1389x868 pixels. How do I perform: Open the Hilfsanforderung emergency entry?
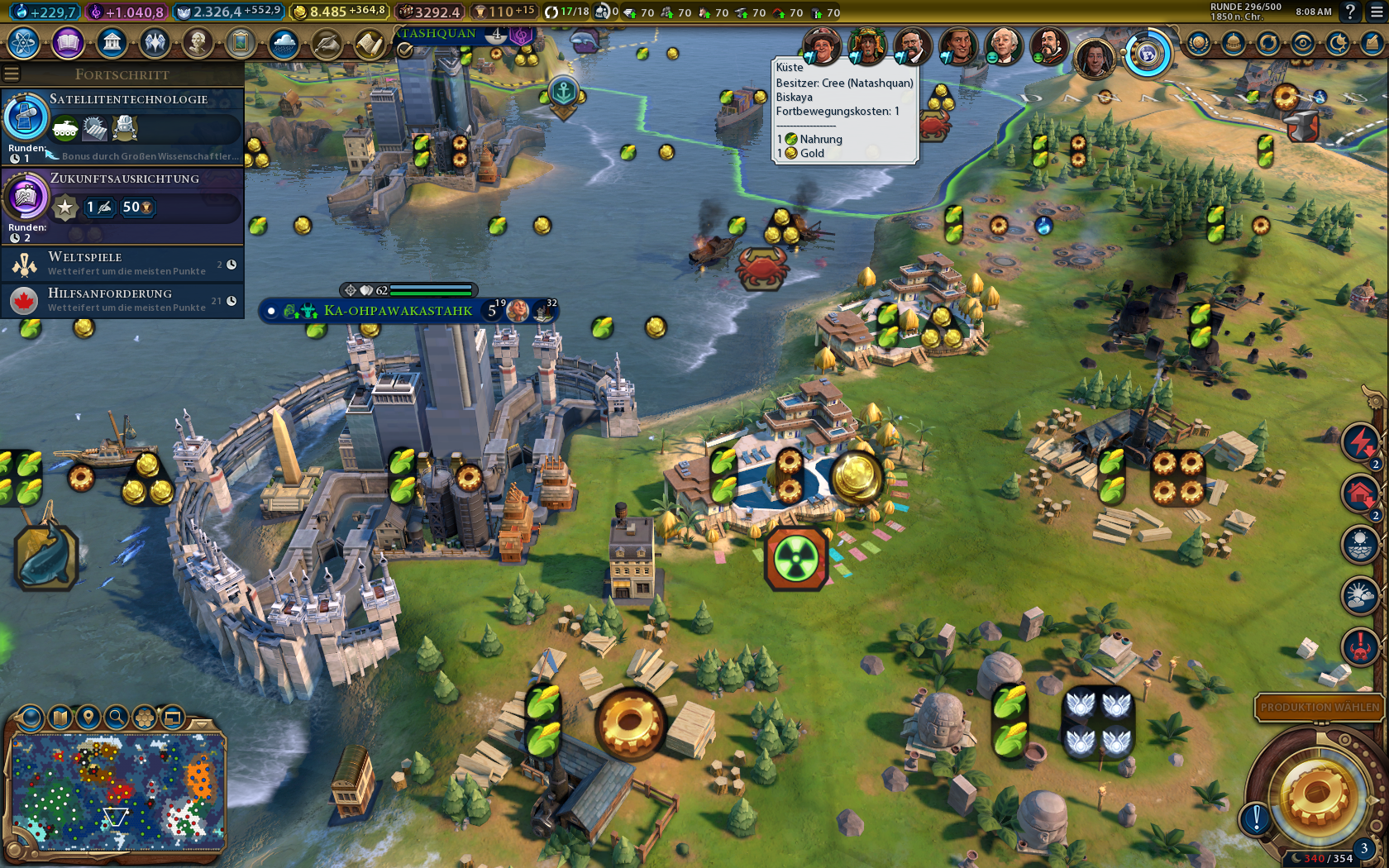[x=122, y=300]
